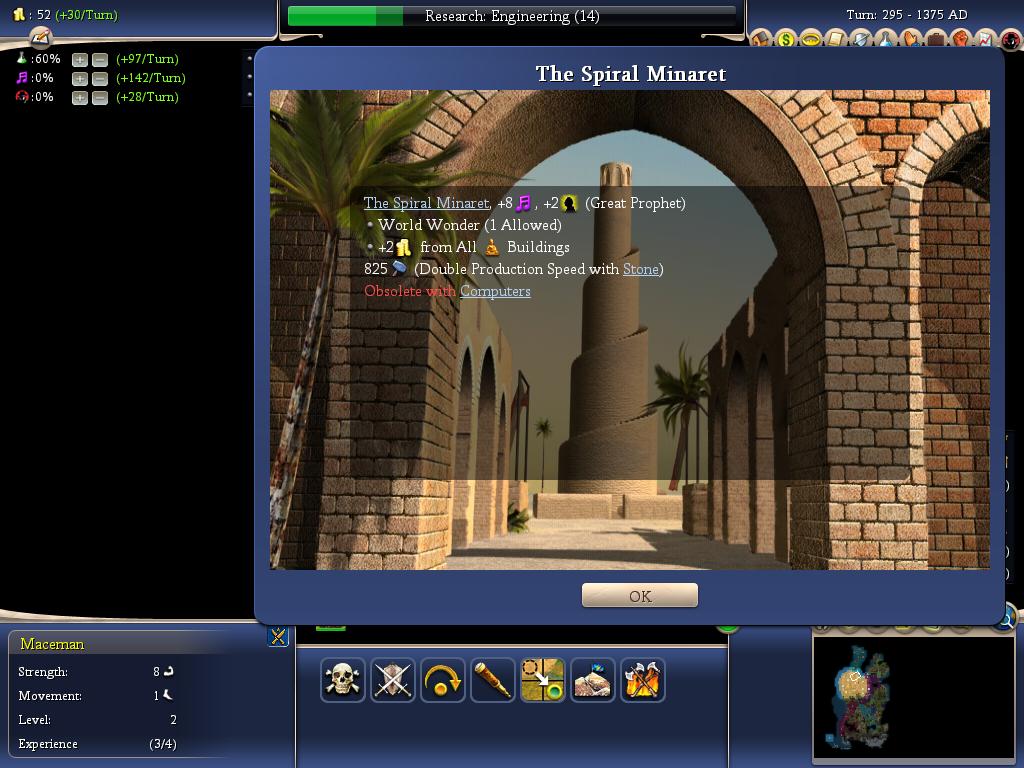Activate the spyglass explore command
This screenshot has width=1024, height=768.
click(493, 680)
